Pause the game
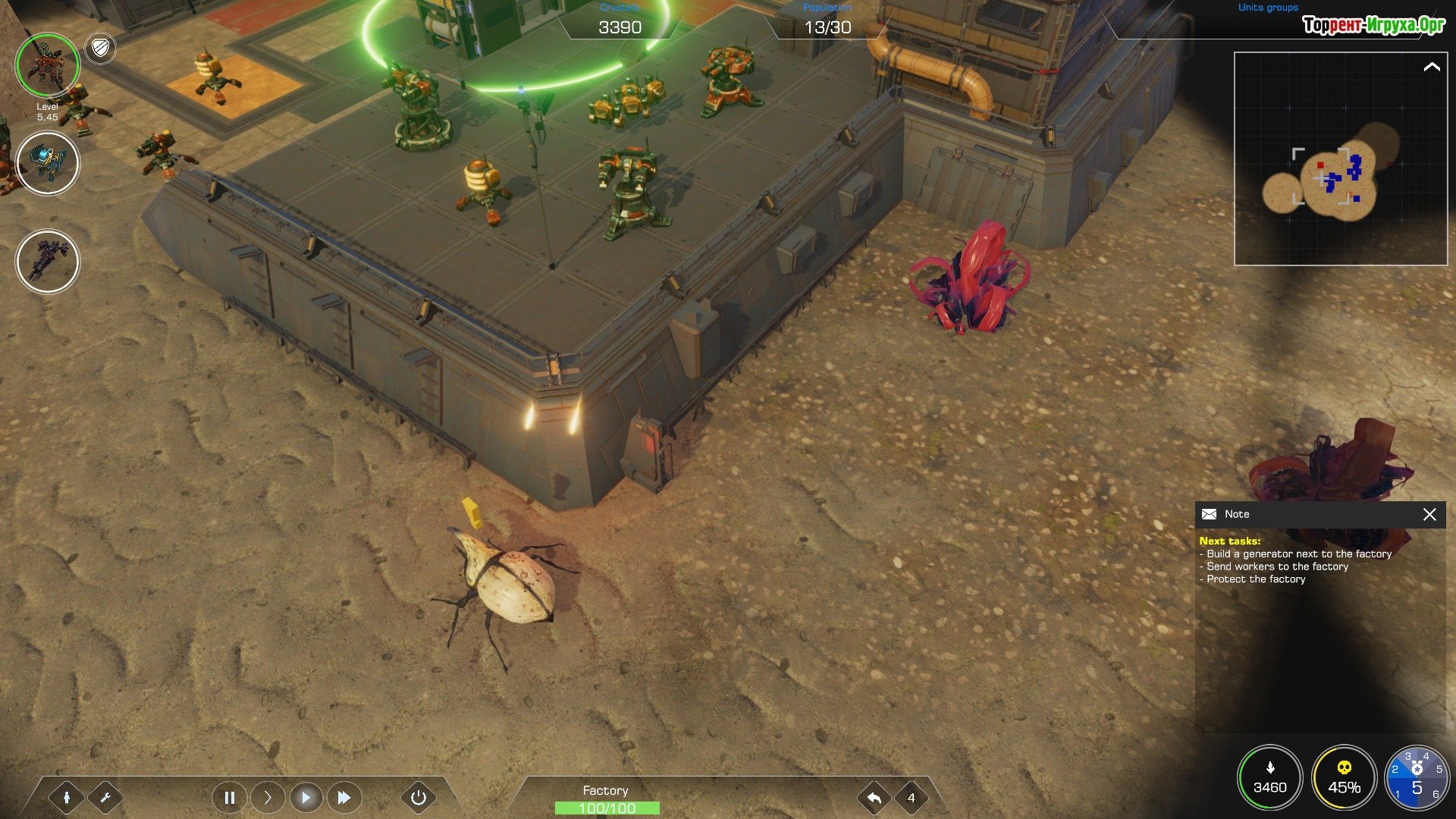The height and width of the screenshot is (819, 1456). pos(229,798)
